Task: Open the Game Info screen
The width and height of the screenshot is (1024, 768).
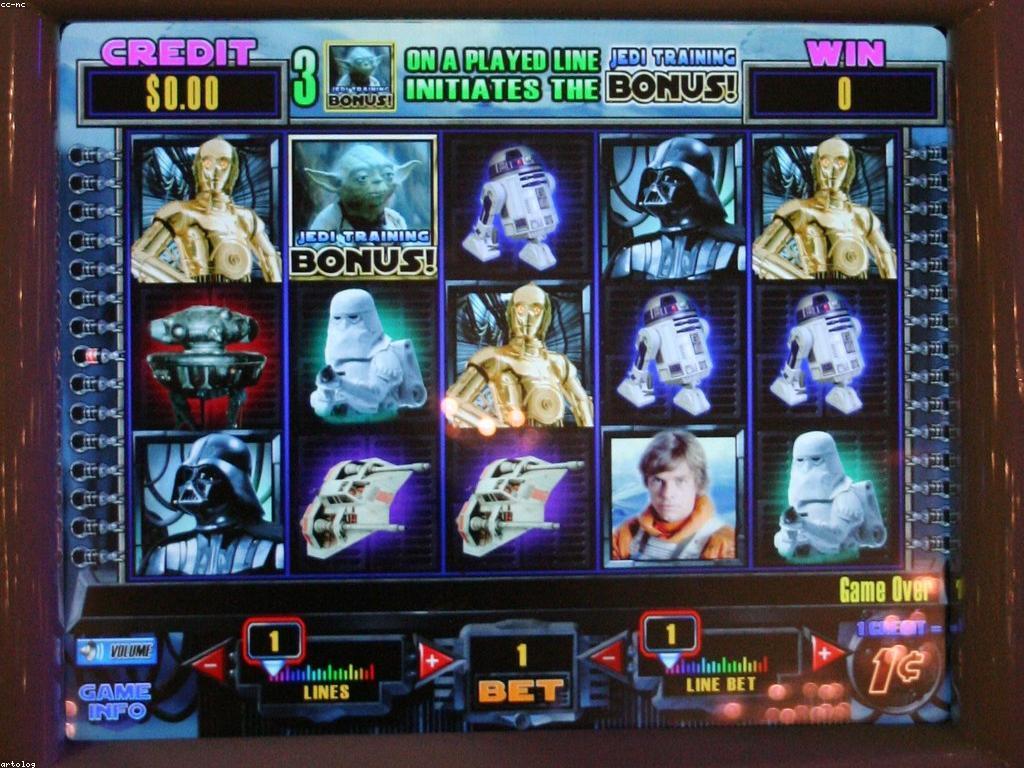Action: (x=114, y=701)
